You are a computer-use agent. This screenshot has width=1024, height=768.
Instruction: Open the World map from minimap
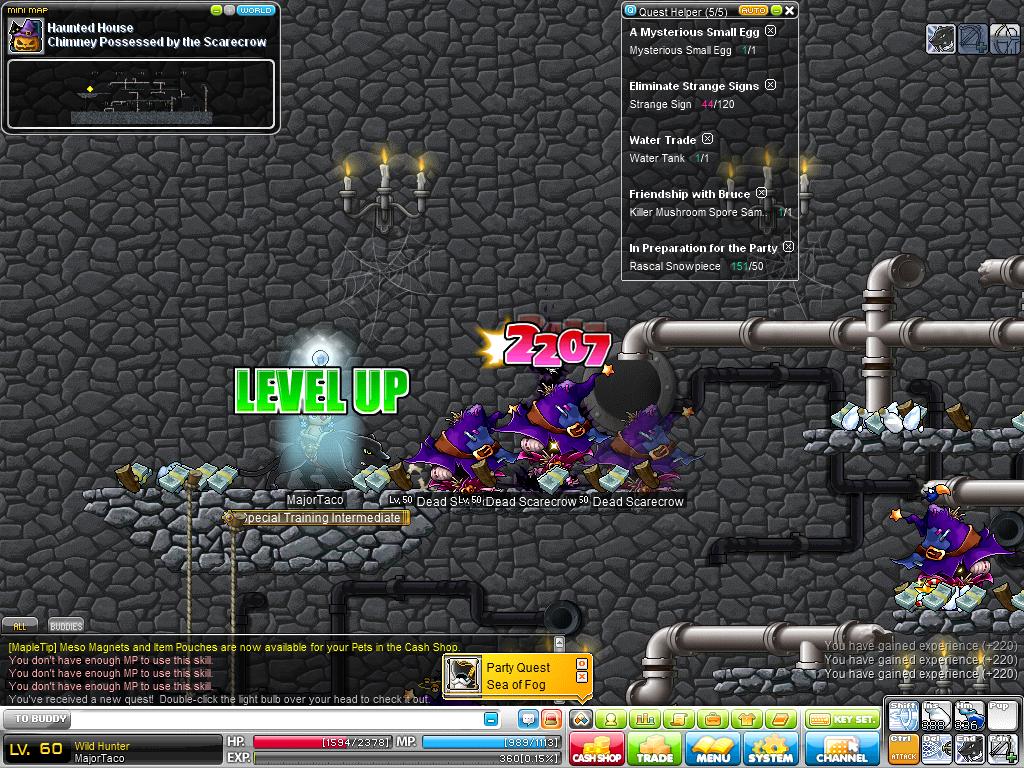click(x=256, y=10)
